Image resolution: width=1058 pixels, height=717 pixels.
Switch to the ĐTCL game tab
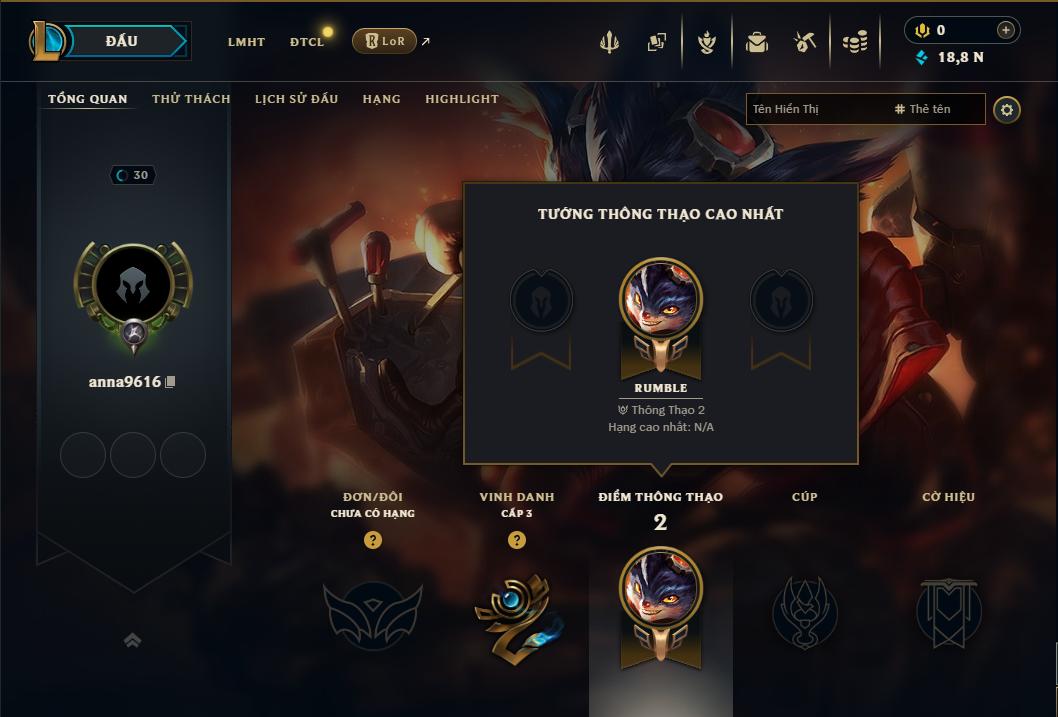tap(307, 42)
